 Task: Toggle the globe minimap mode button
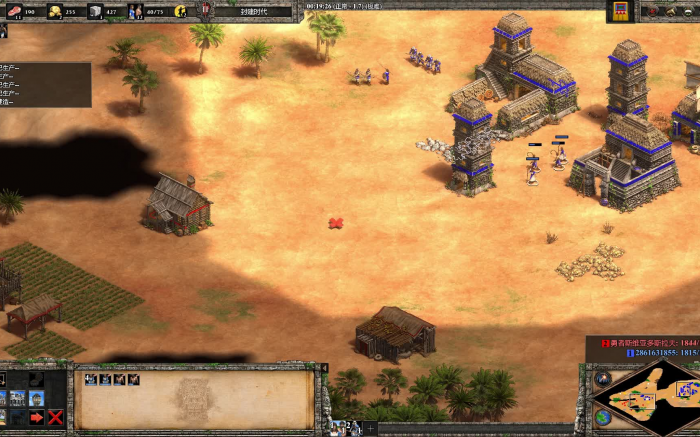602,417
